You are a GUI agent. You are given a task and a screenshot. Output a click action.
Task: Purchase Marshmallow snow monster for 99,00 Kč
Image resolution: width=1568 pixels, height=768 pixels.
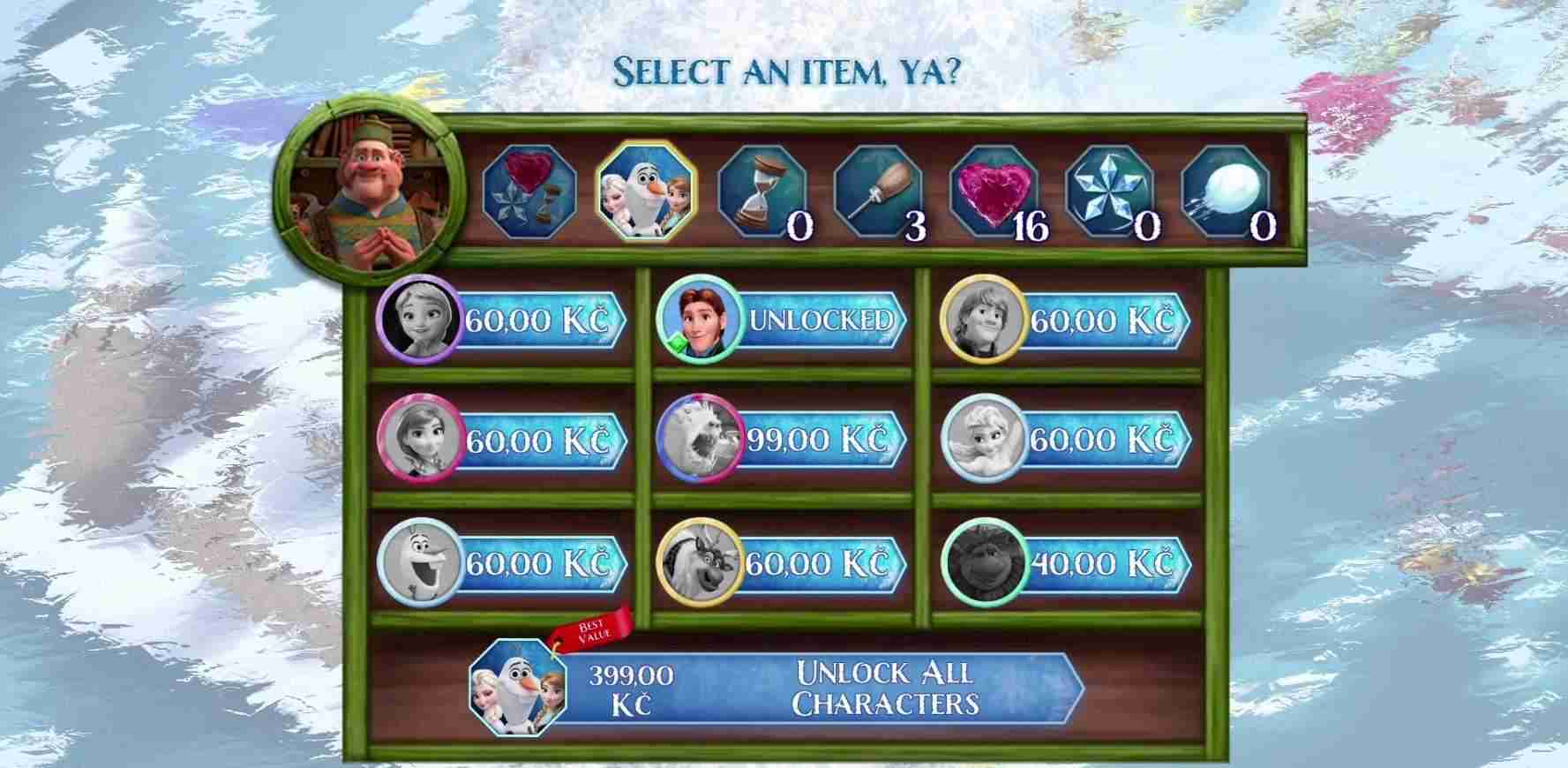click(783, 440)
